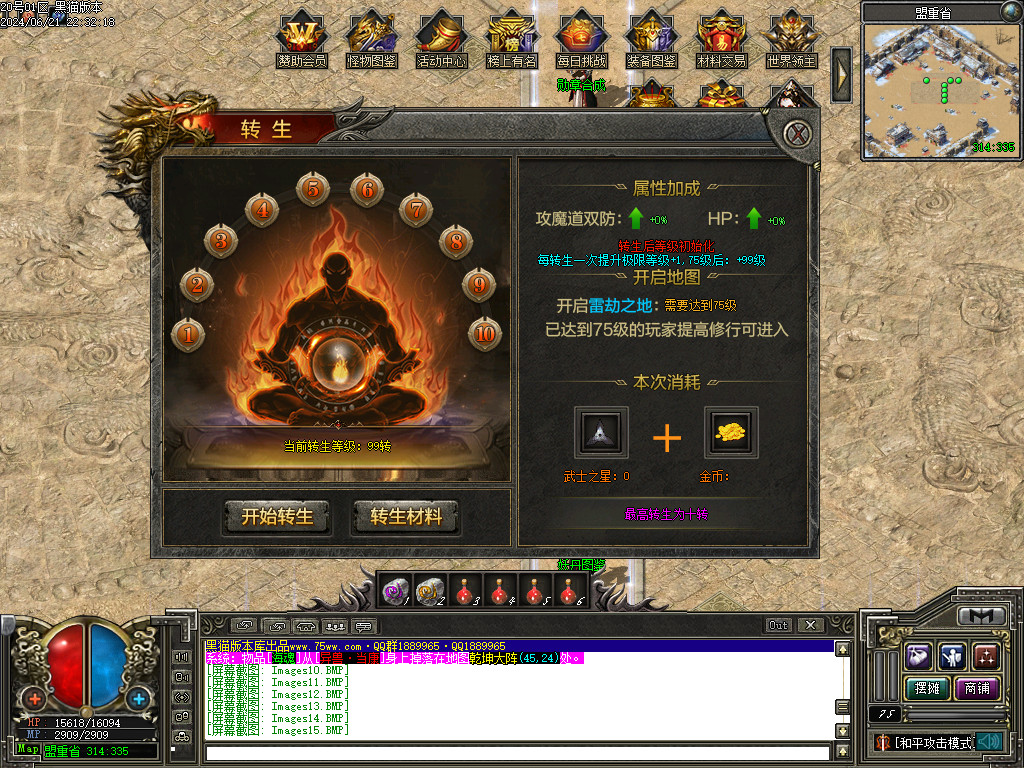Screen dimensions: 1024x768
Task: Click the 开始转生 (start rebirth) button
Action: pos(277,517)
